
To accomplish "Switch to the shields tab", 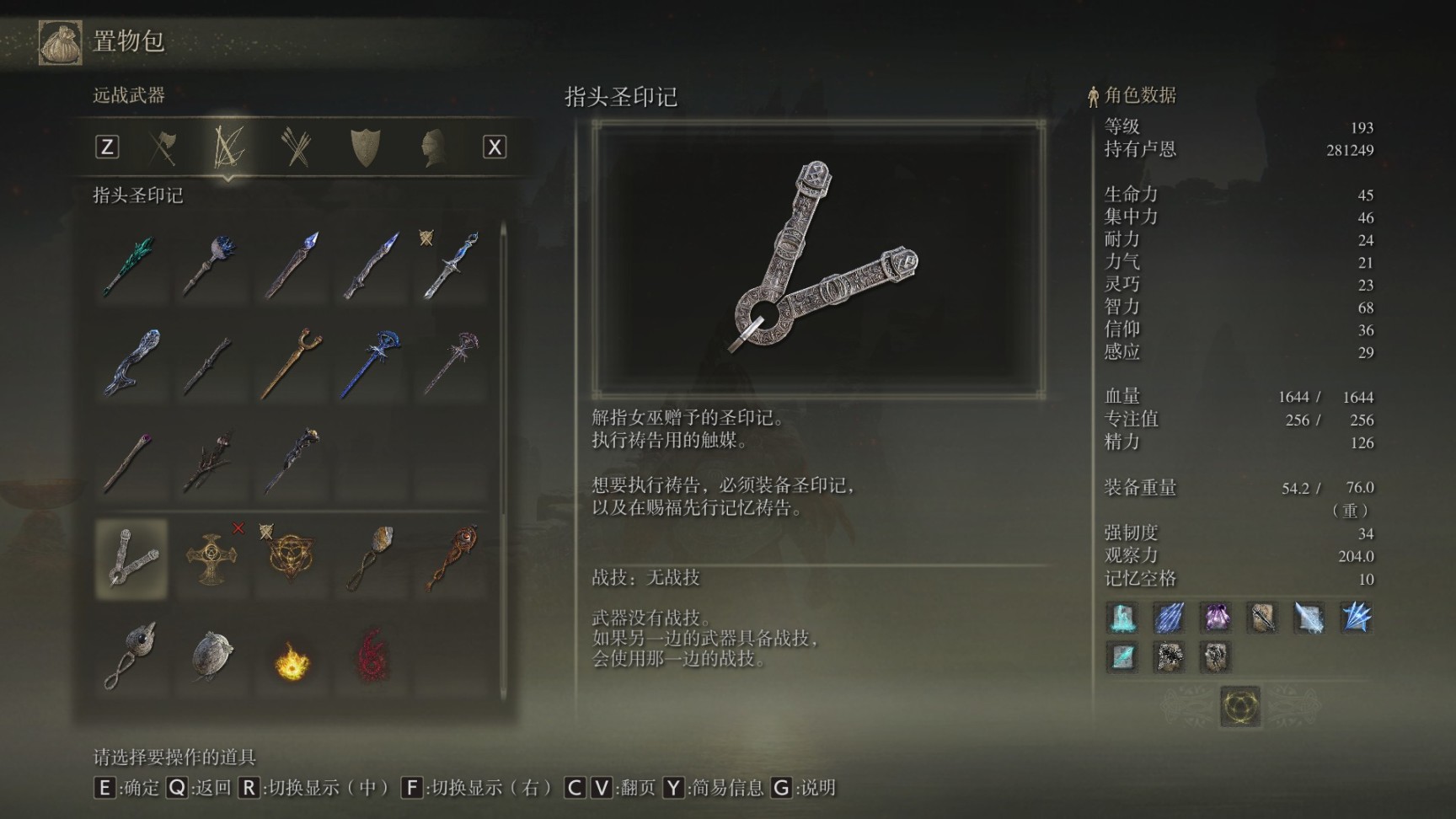I will 365,147.
